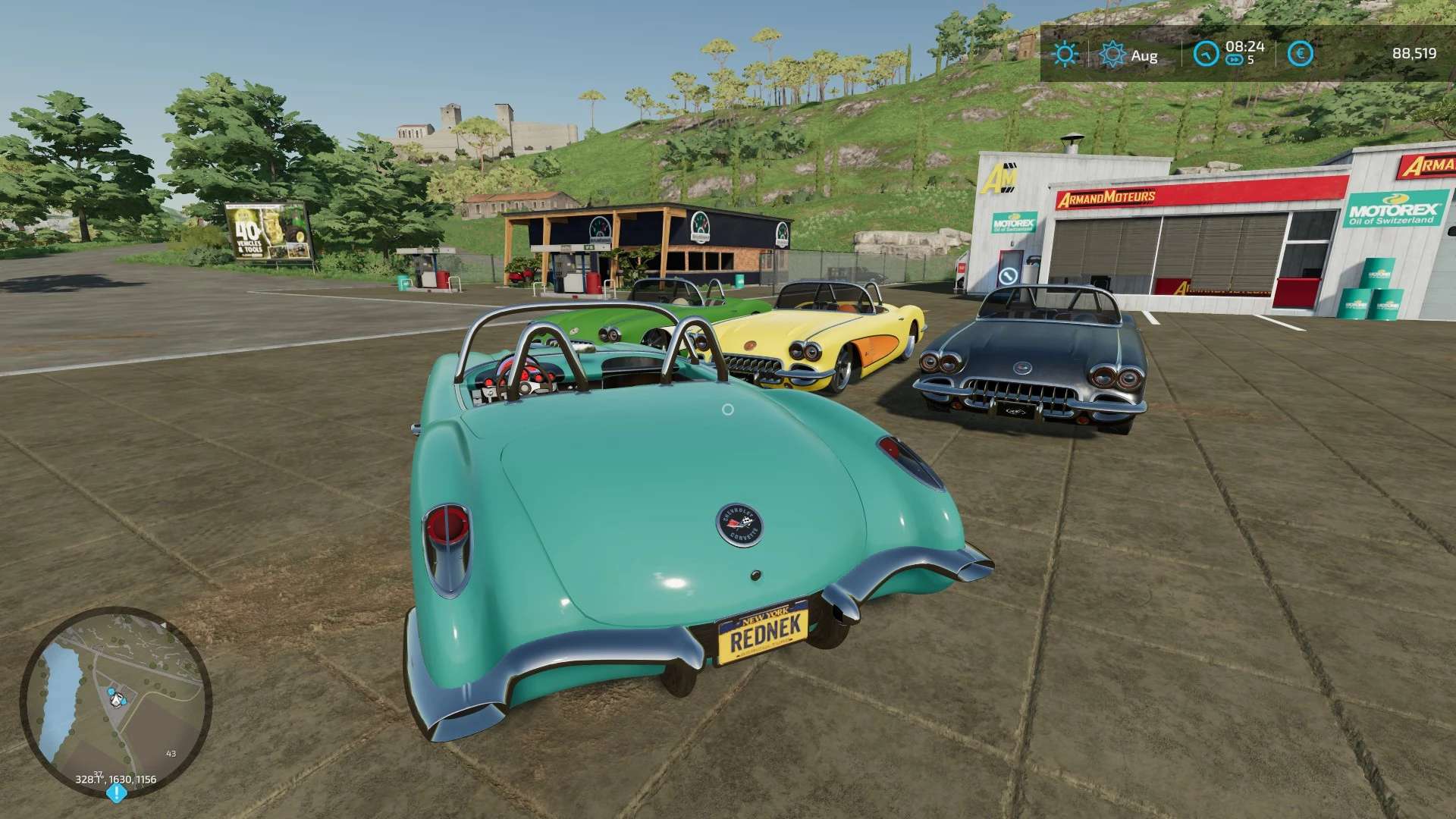The height and width of the screenshot is (819, 1456).
Task: Click the fast-forward time speed indicator
Action: tap(1235, 61)
